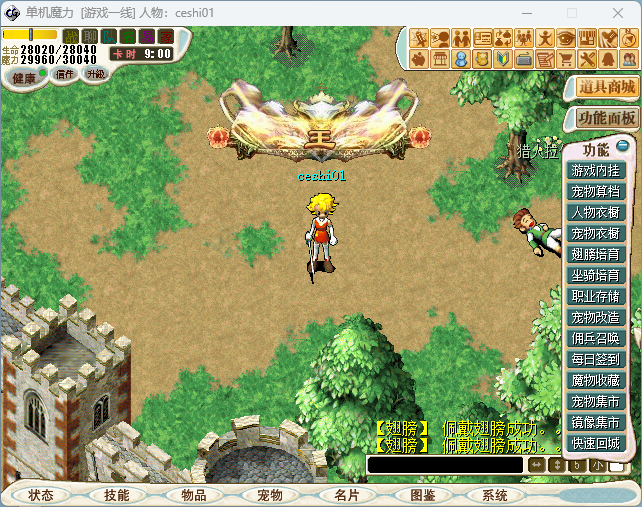Open 宠物集市 pet market
The image size is (642, 507).
(x=595, y=401)
